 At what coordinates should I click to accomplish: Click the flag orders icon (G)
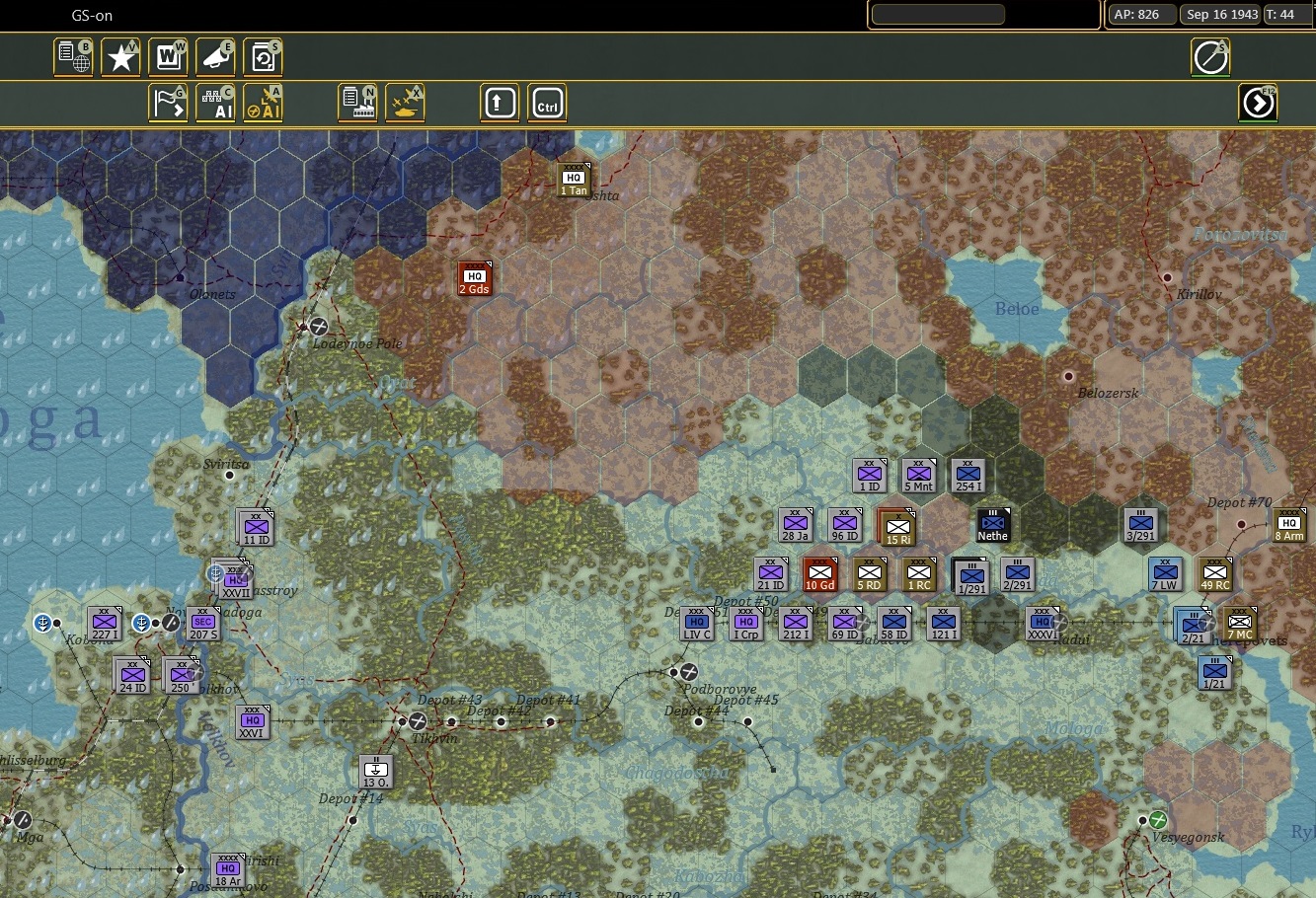coord(168,102)
